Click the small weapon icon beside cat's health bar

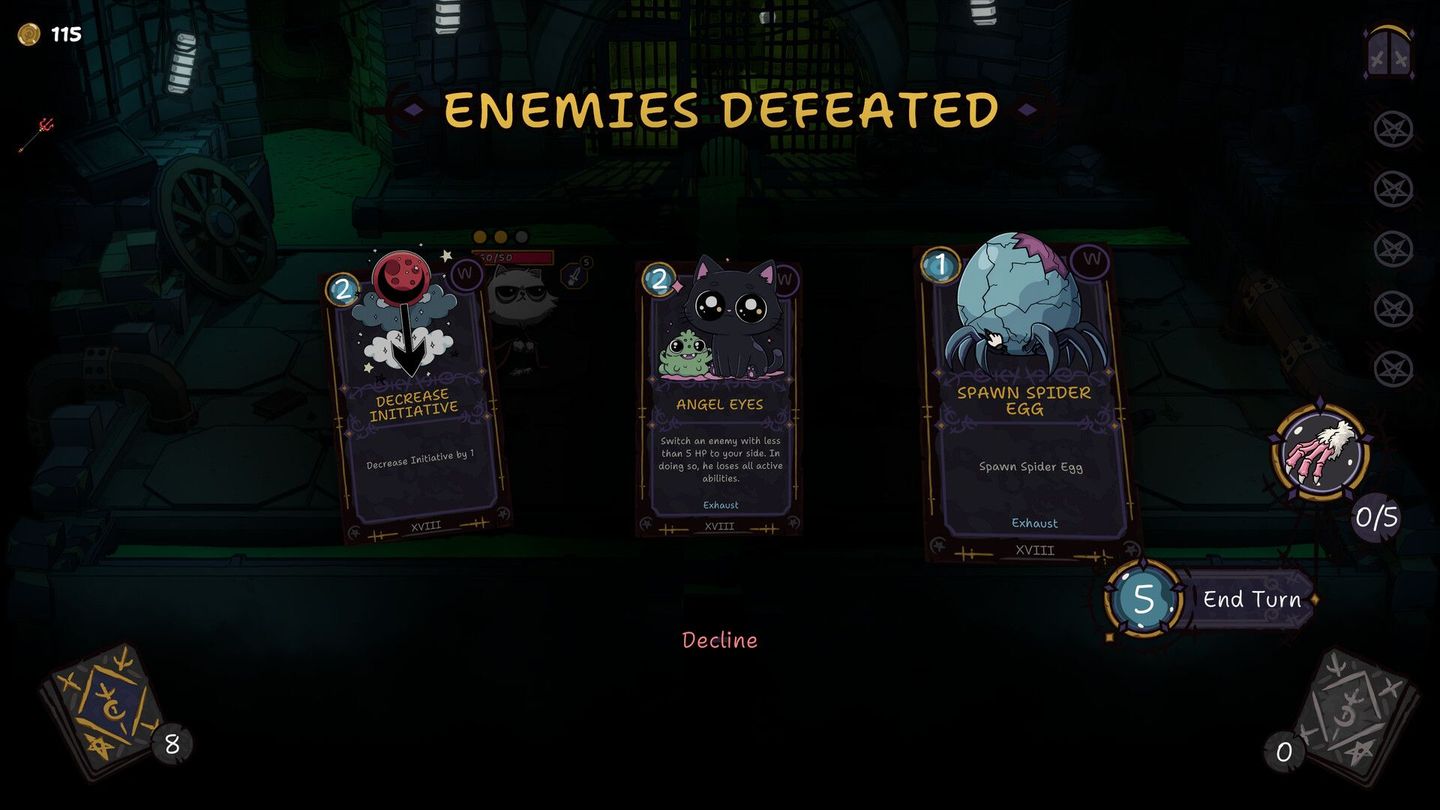tap(574, 275)
